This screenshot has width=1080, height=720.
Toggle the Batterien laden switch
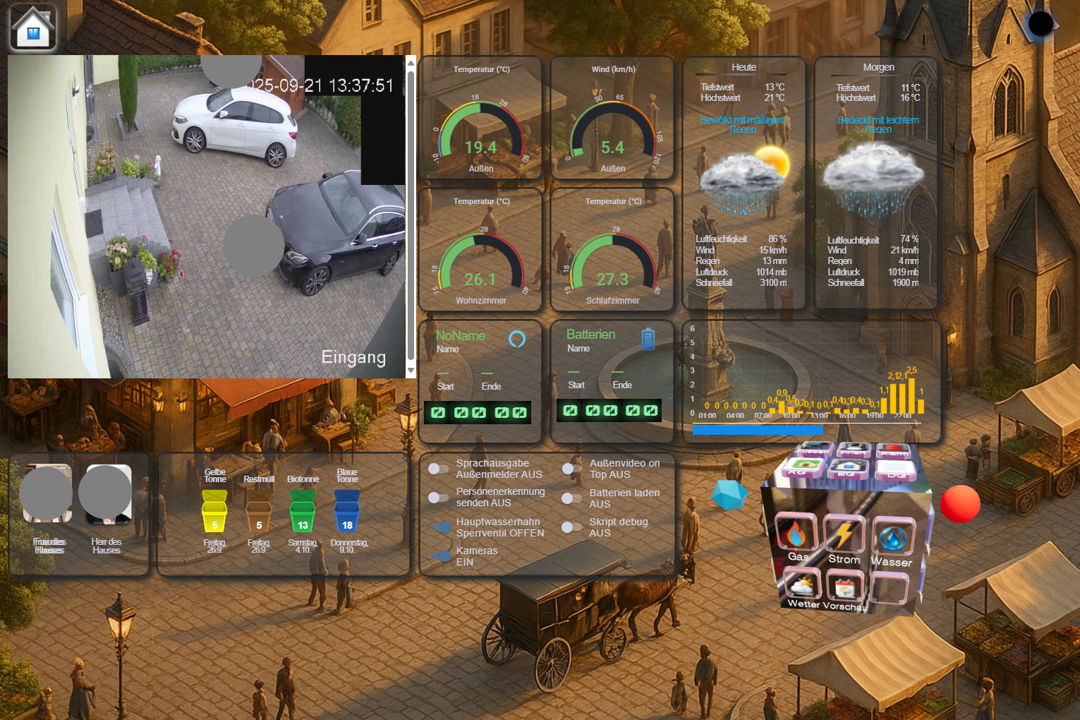click(571, 497)
